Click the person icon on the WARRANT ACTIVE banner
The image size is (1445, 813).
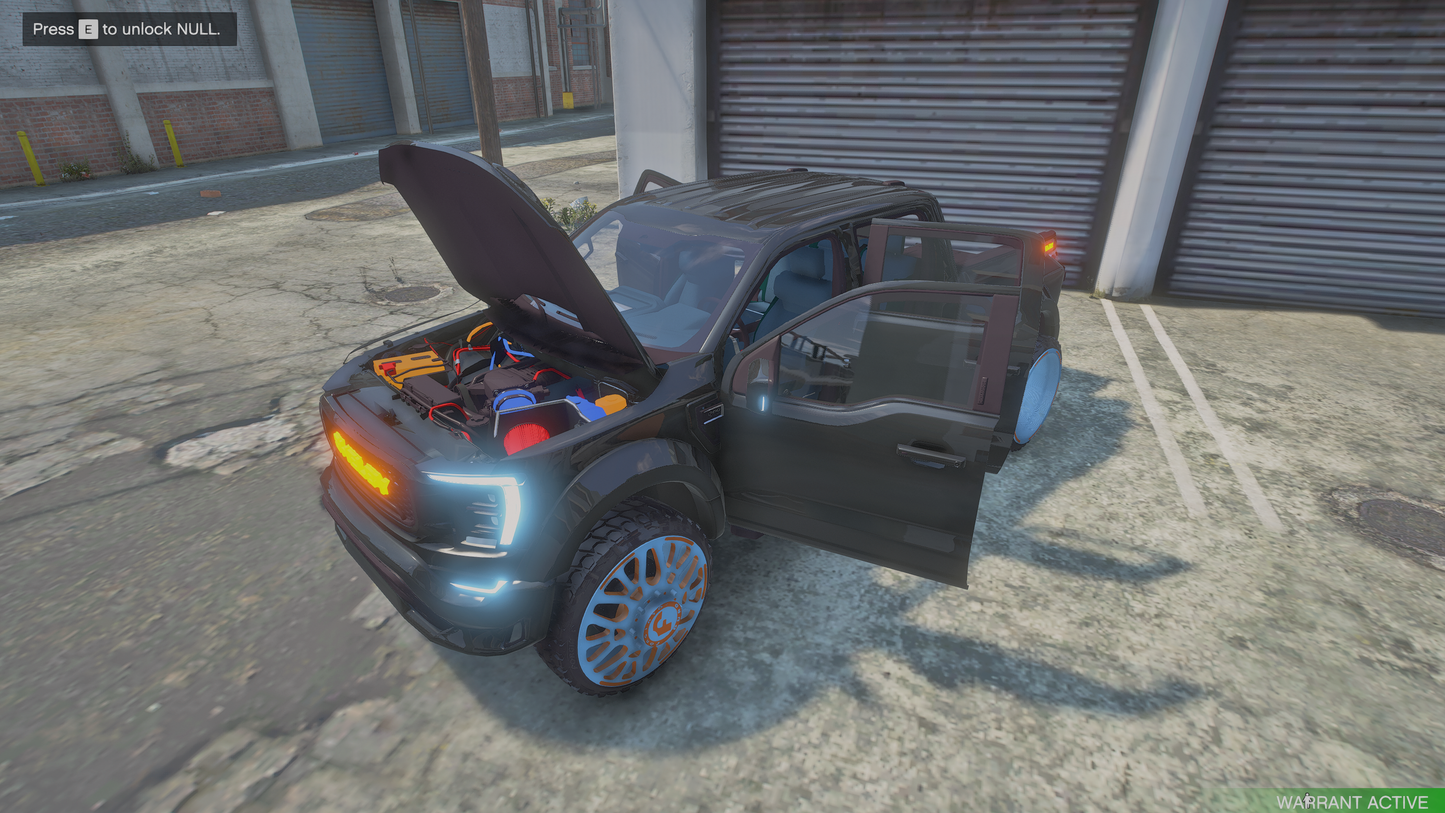[1307, 801]
